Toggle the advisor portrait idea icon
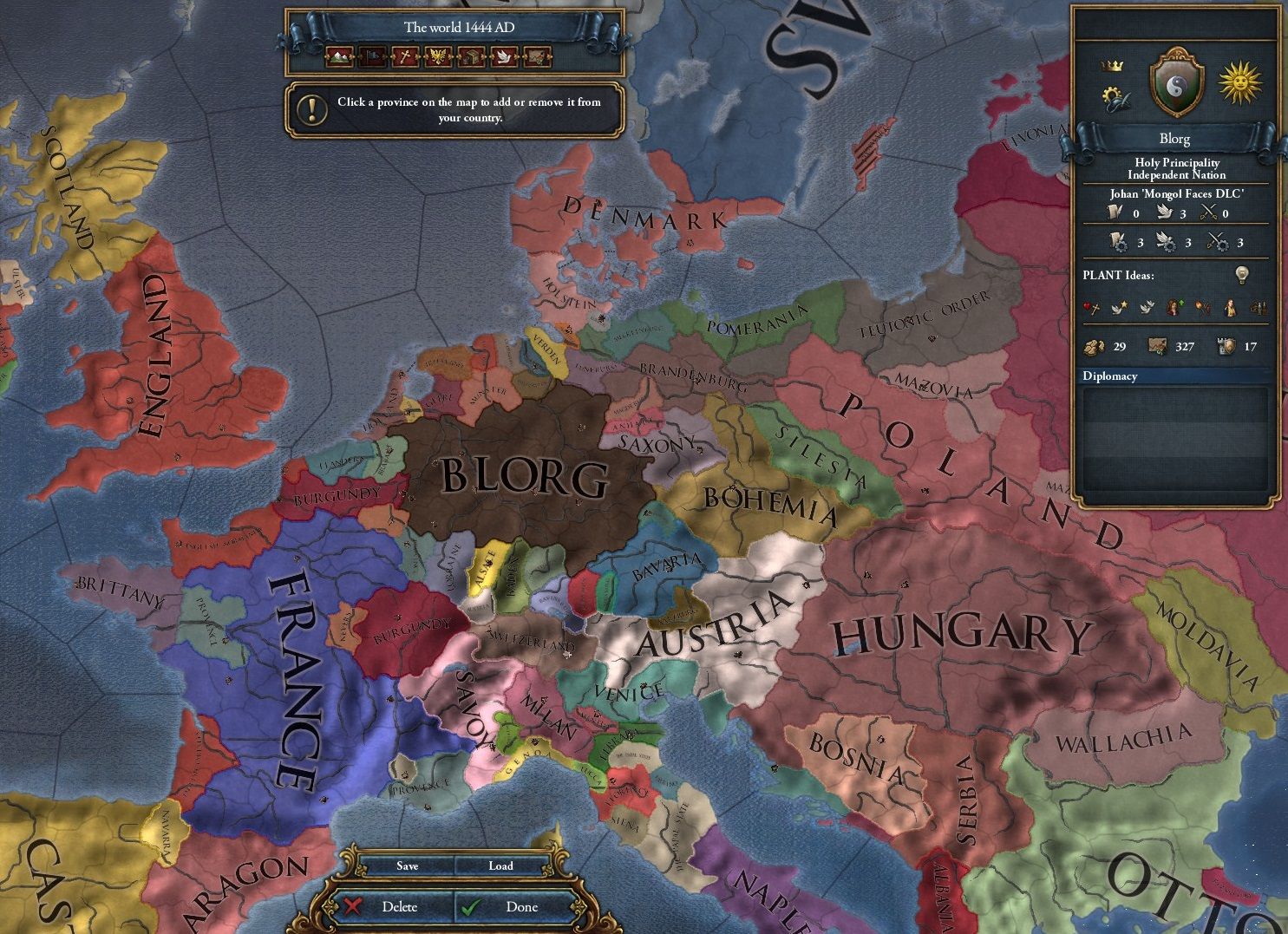This screenshot has height=934, width=1288. click(1227, 309)
